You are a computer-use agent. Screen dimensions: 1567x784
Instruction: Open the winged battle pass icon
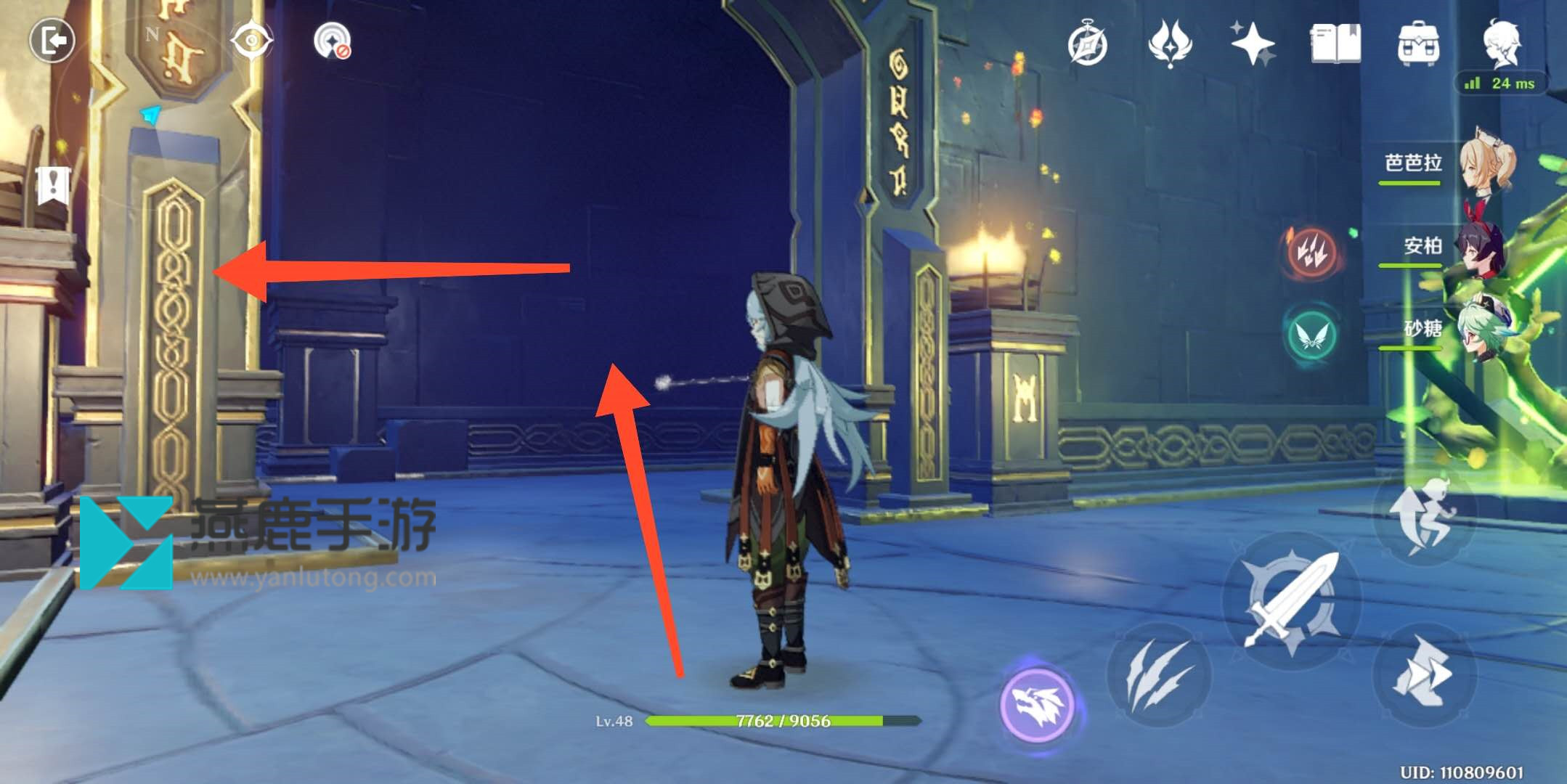click(1170, 44)
